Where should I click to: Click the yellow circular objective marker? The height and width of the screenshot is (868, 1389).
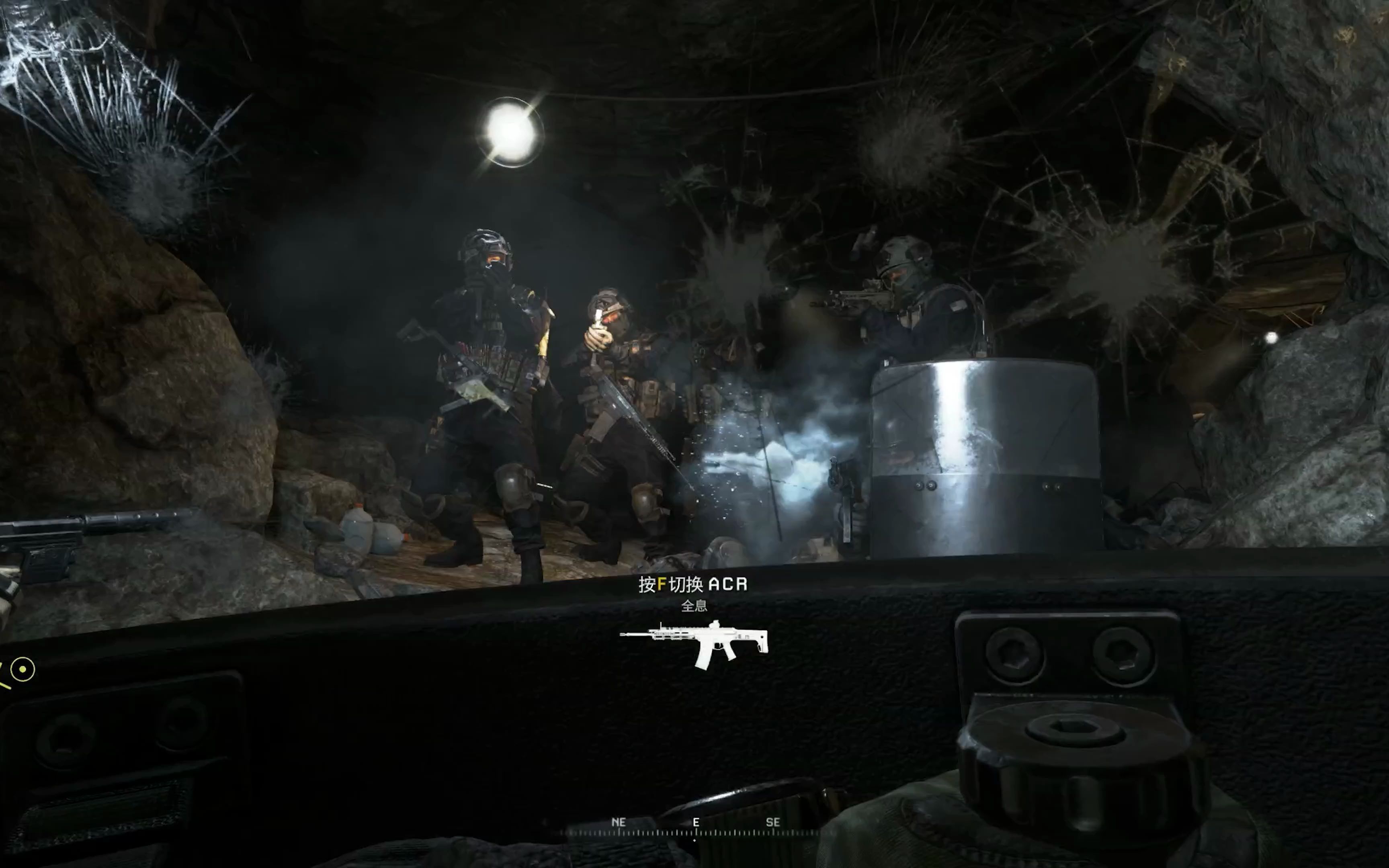(23, 669)
